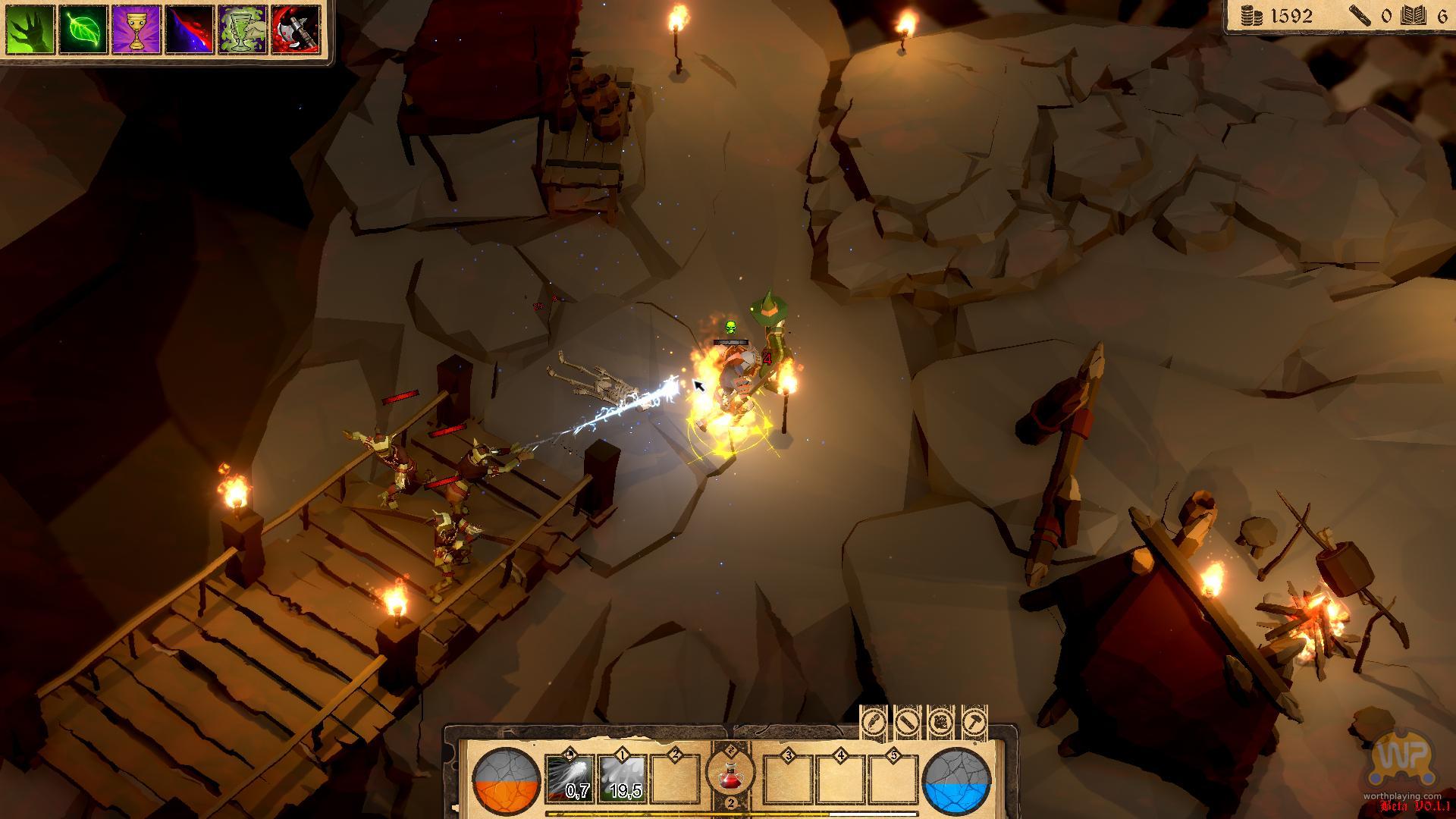This screenshot has height=819, width=1456.
Task: Open the hammer crafting tab
Action: coord(974,721)
